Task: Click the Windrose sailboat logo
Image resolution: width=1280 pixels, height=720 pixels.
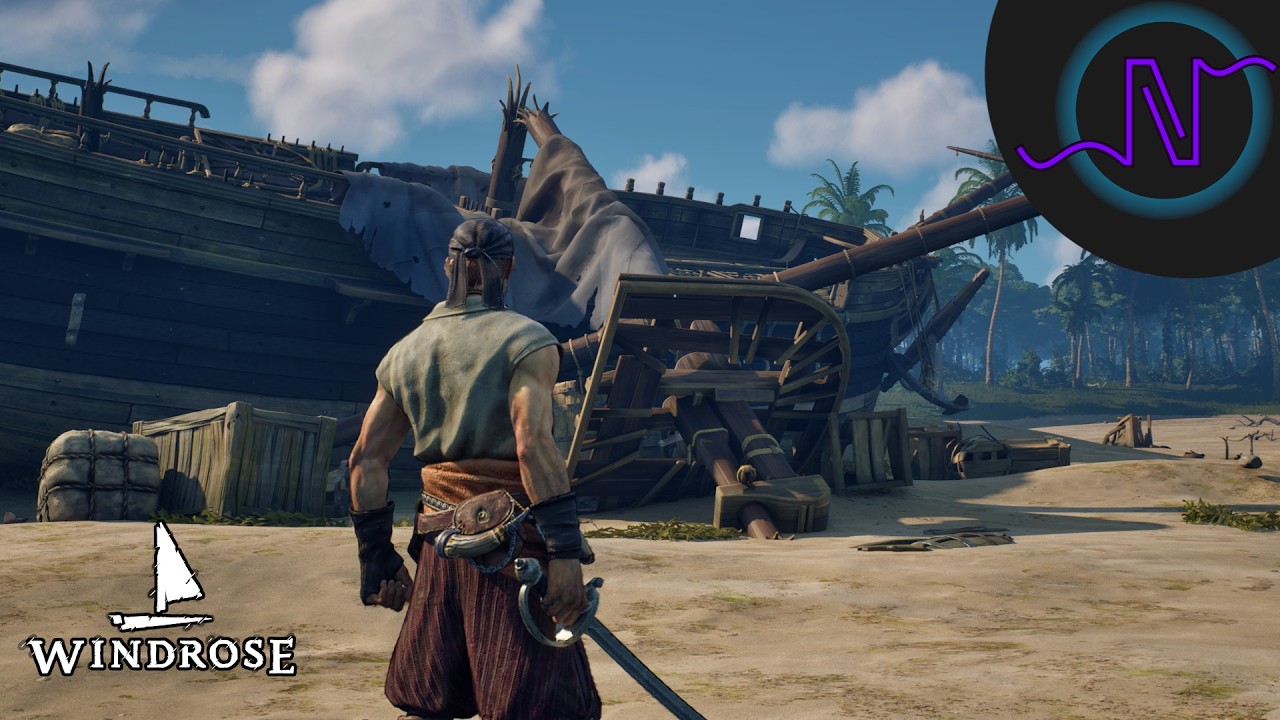Action: (x=162, y=600)
